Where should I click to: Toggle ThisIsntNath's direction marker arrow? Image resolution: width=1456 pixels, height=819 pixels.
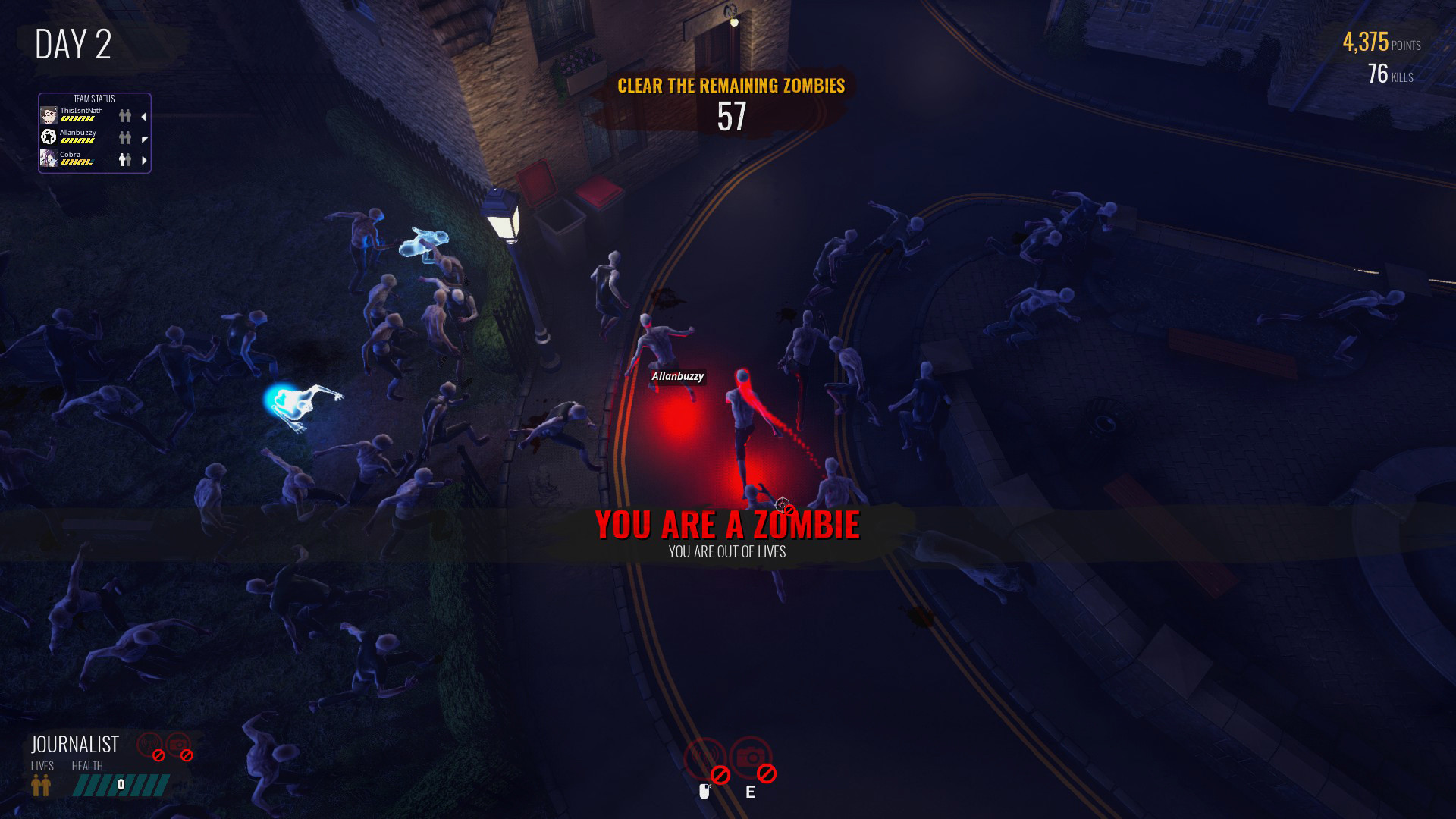click(144, 116)
